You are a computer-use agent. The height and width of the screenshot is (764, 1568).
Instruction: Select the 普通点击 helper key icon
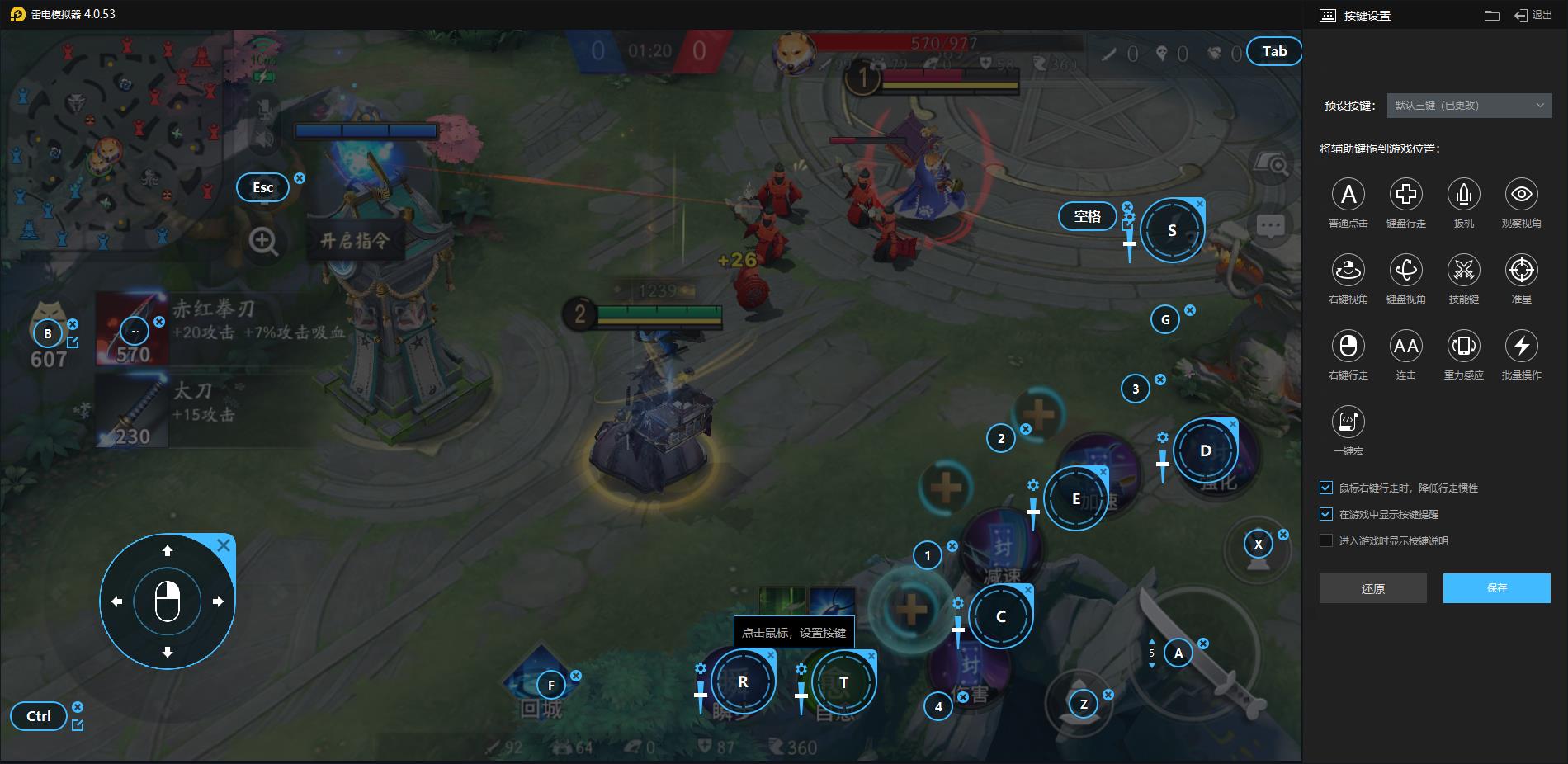point(1348,195)
